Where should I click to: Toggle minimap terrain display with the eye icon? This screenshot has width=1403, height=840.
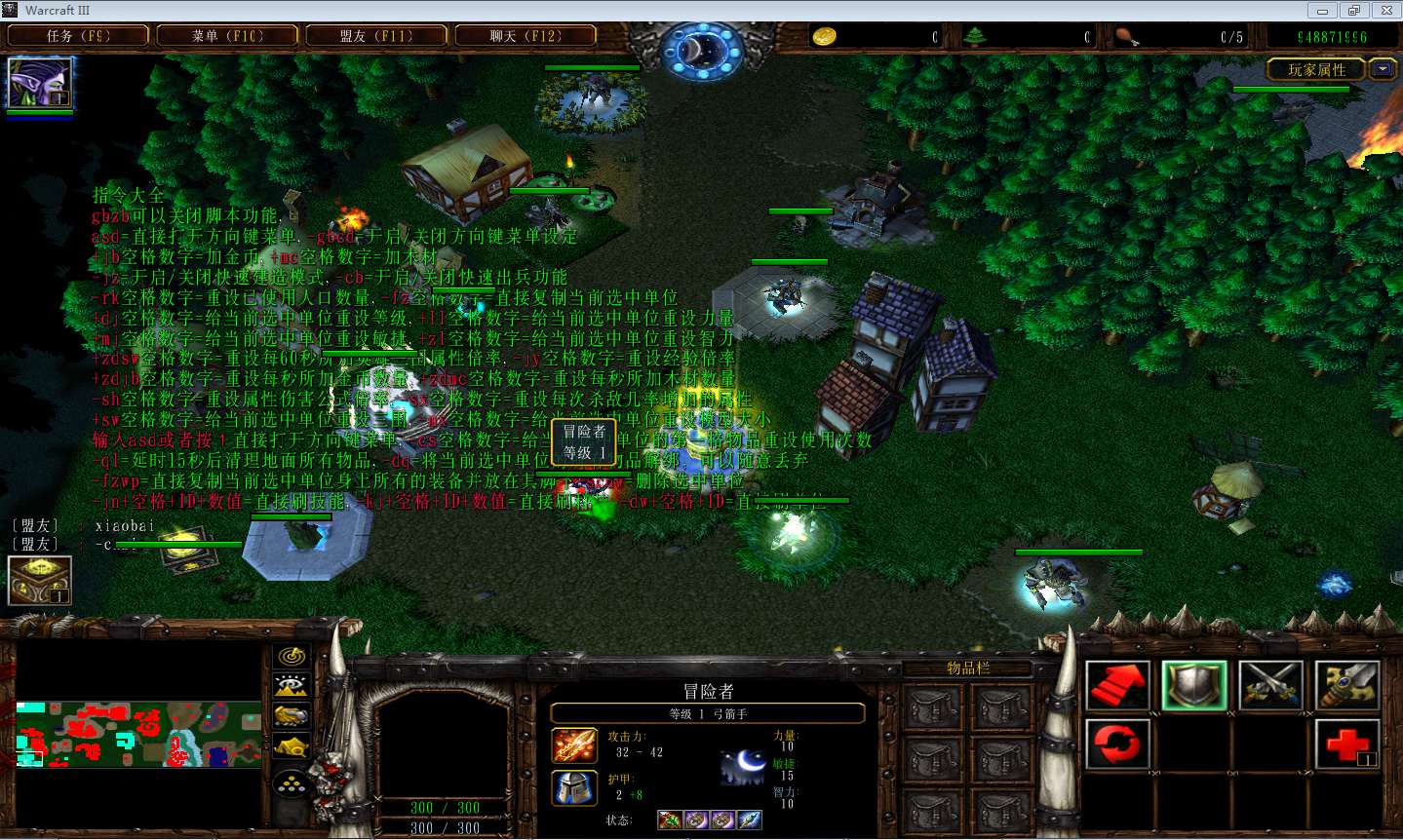(x=292, y=685)
